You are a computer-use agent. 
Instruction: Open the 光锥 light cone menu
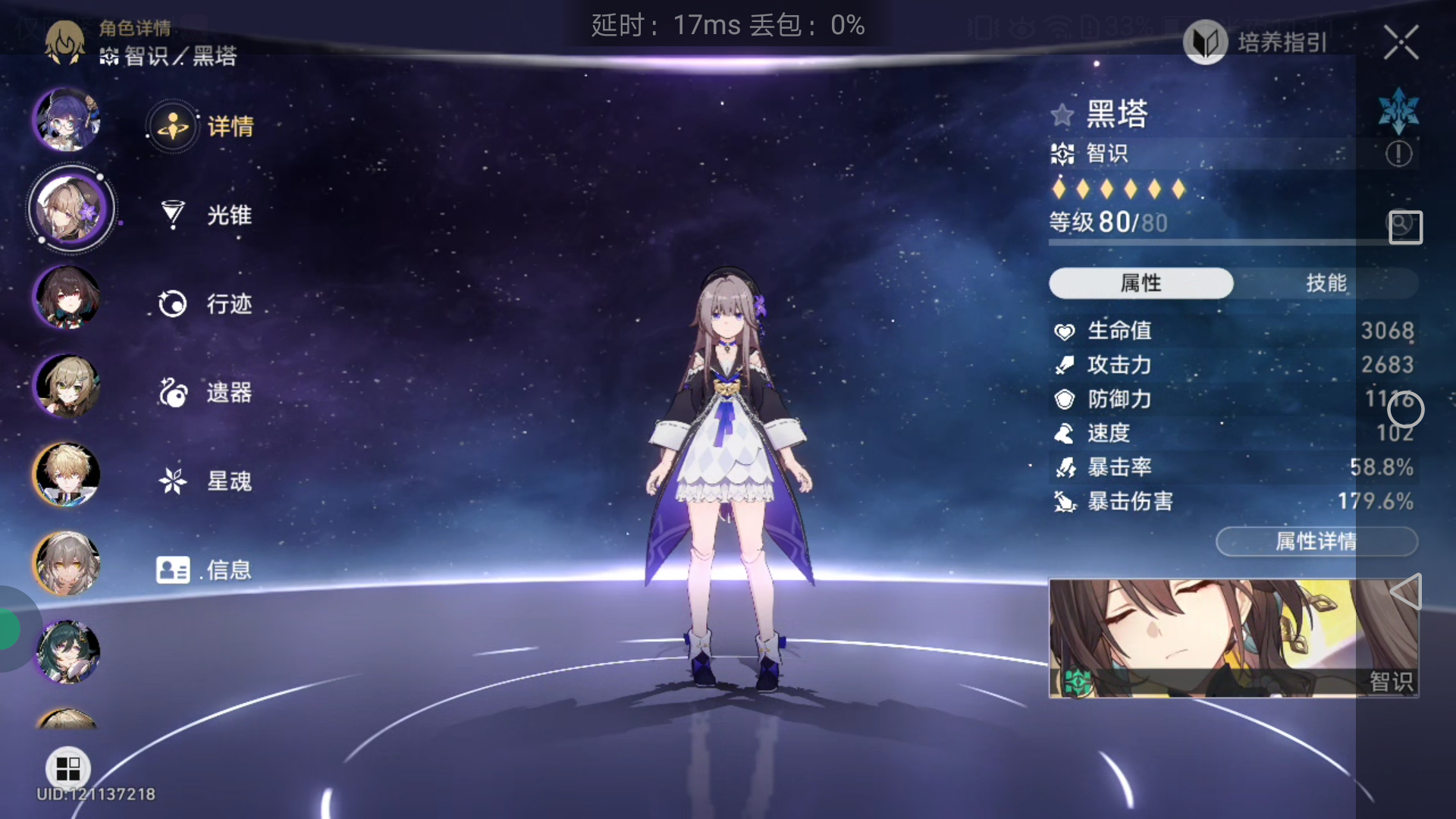pyautogui.click(x=205, y=215)
